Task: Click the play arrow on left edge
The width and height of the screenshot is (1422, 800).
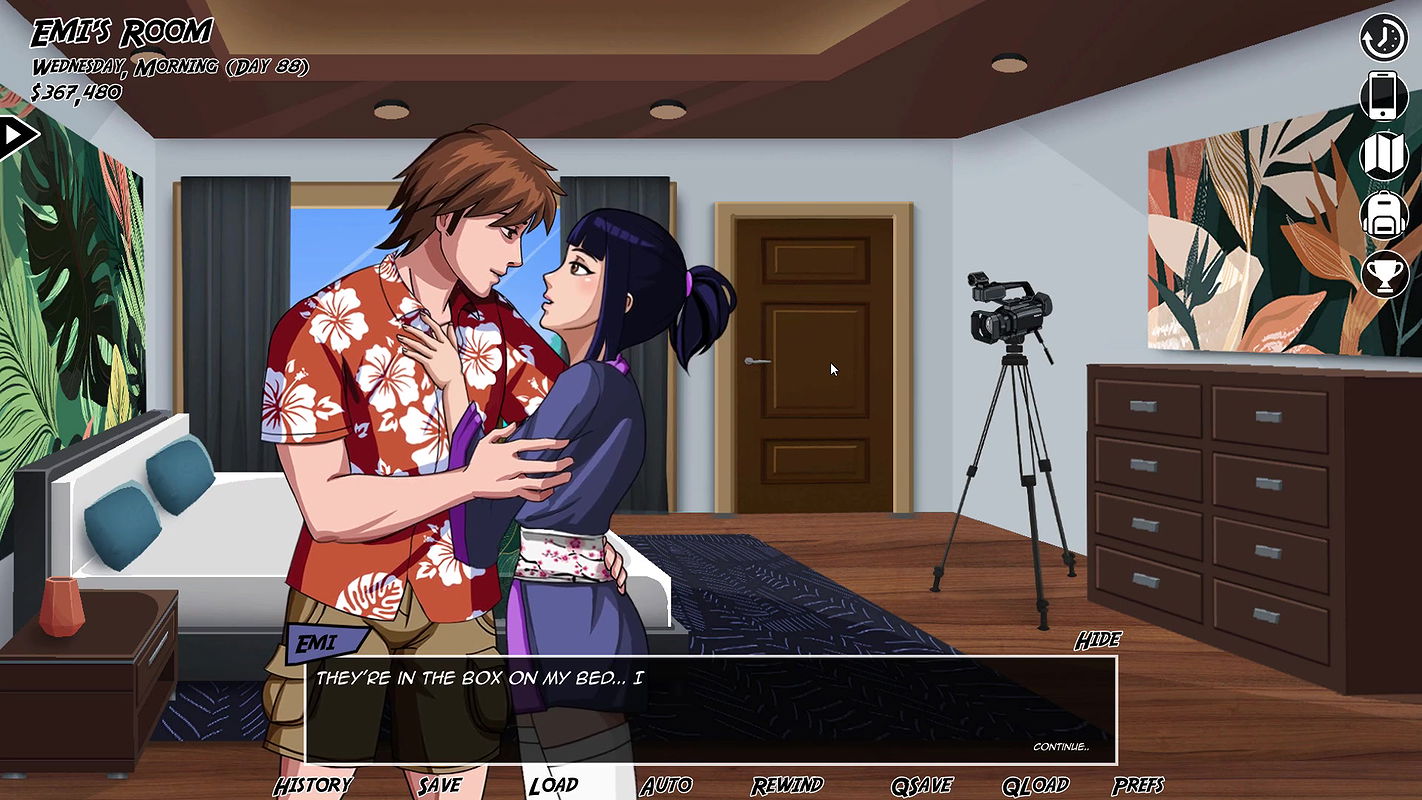Action: (16, 136)
